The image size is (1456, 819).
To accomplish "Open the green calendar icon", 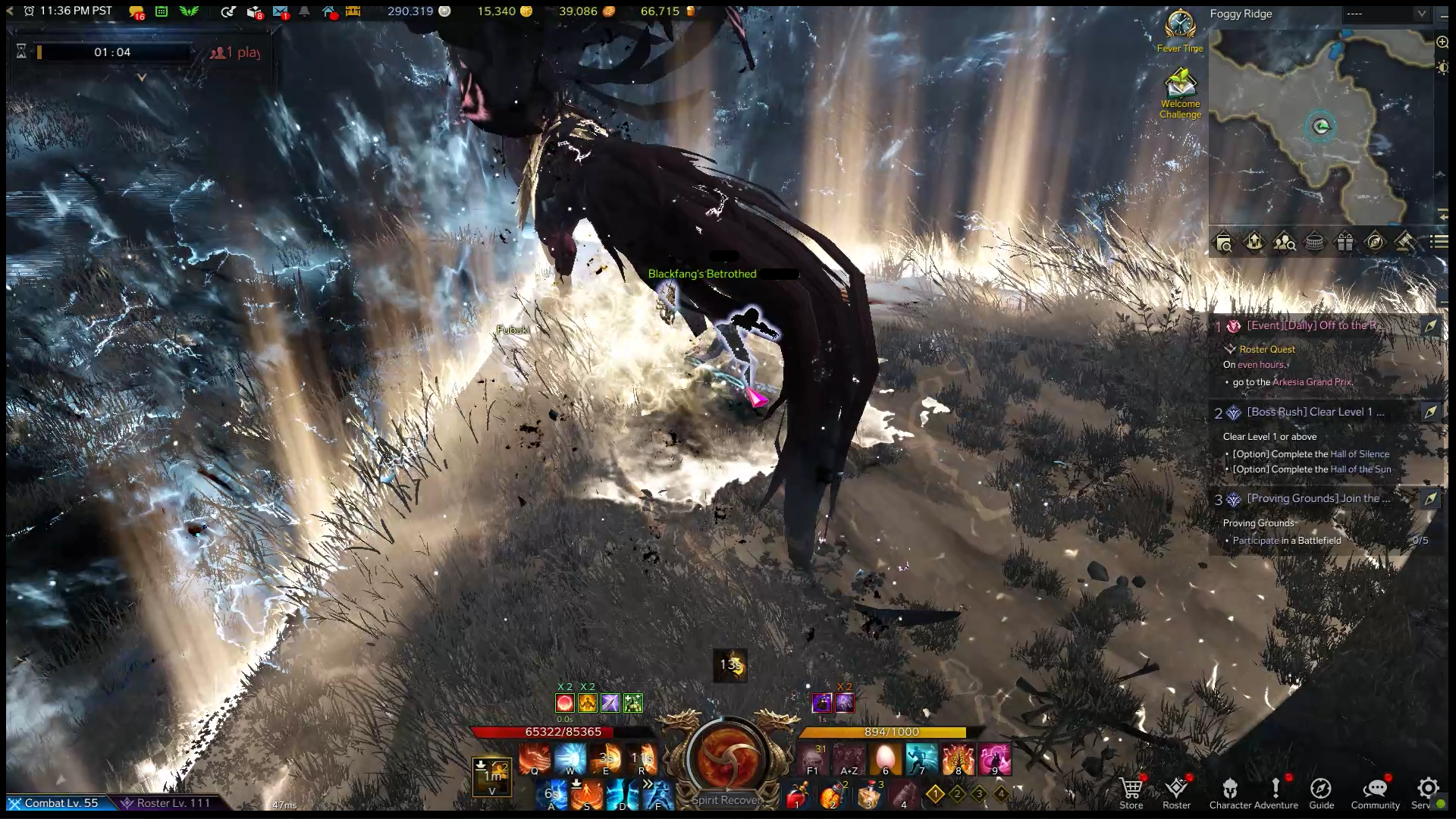I will pyautogui.click(x=162, y=11).
